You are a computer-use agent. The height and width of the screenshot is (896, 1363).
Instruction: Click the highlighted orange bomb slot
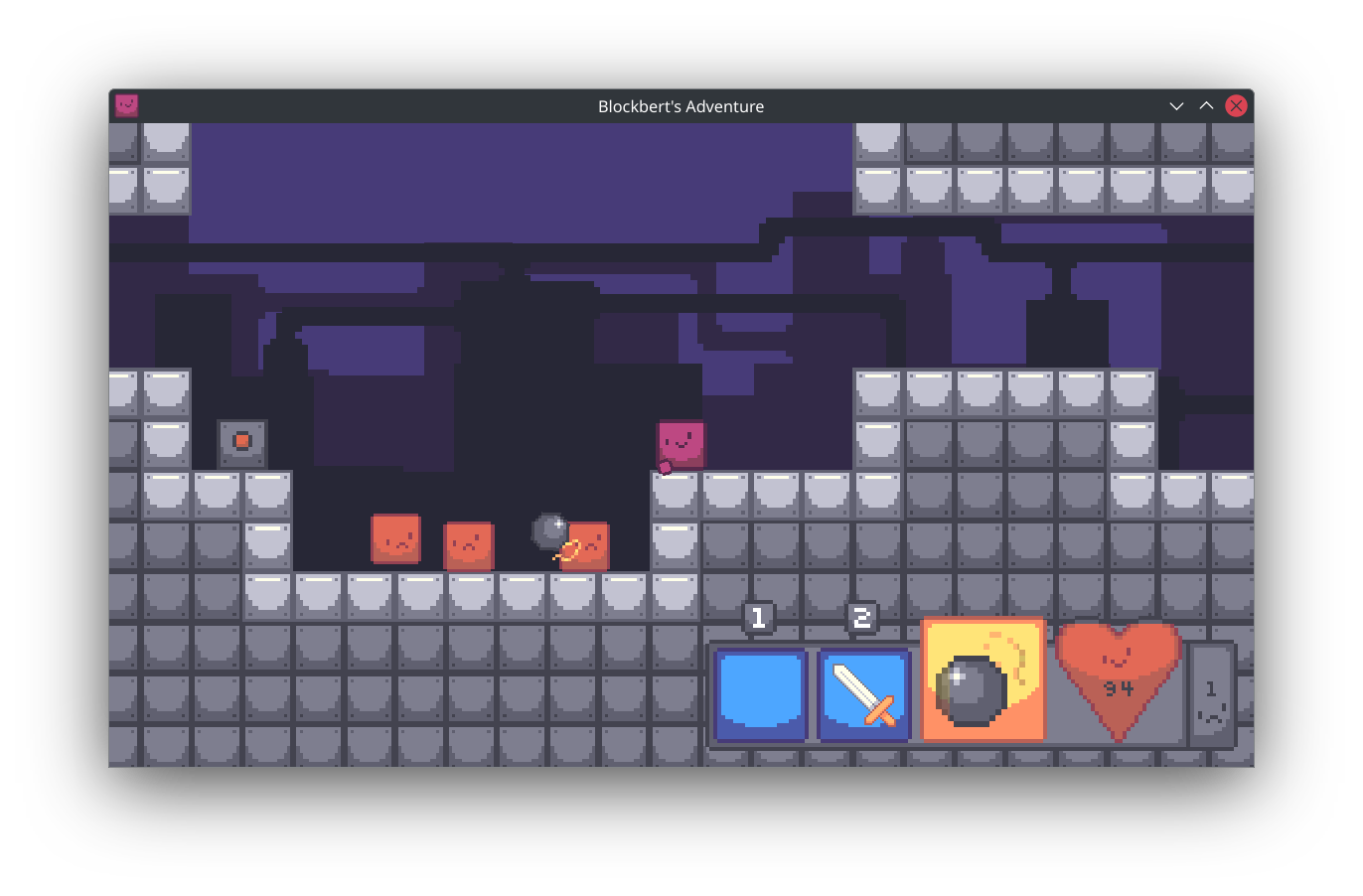pos(983,679)
